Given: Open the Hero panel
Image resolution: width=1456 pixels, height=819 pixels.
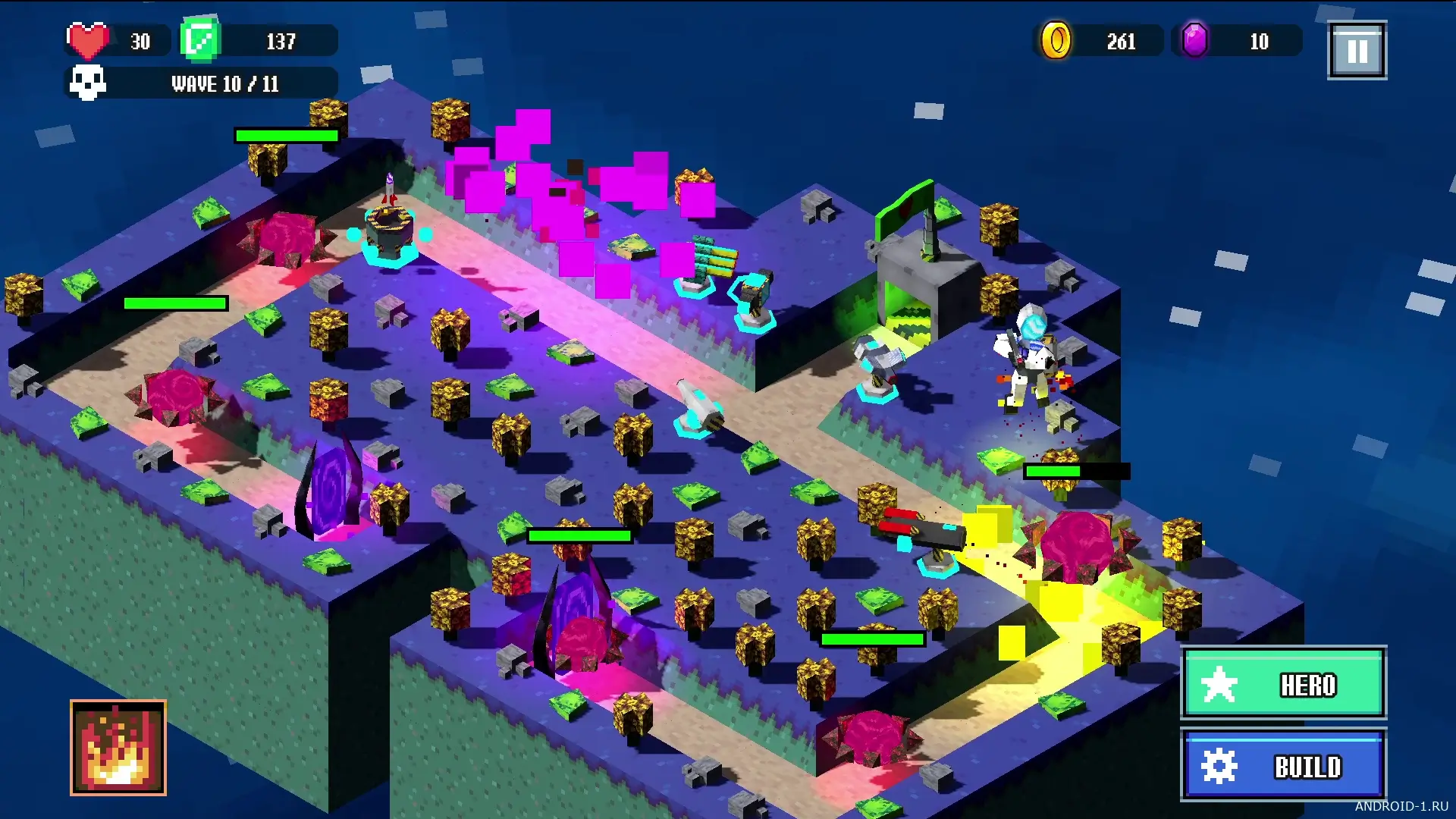Looking at the screenshot, I should tap(1283, 683).
